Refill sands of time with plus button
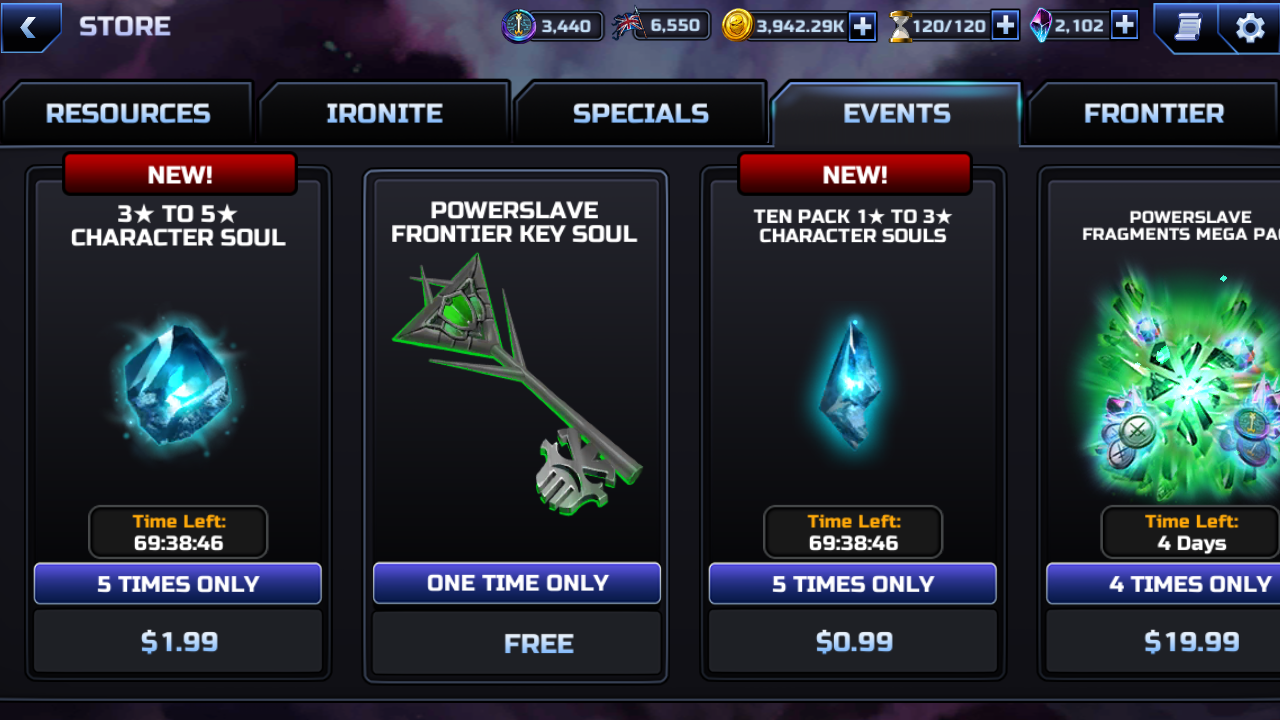Image resolution: width=1280 pixels, height=720 pixels. point(1005,26)
